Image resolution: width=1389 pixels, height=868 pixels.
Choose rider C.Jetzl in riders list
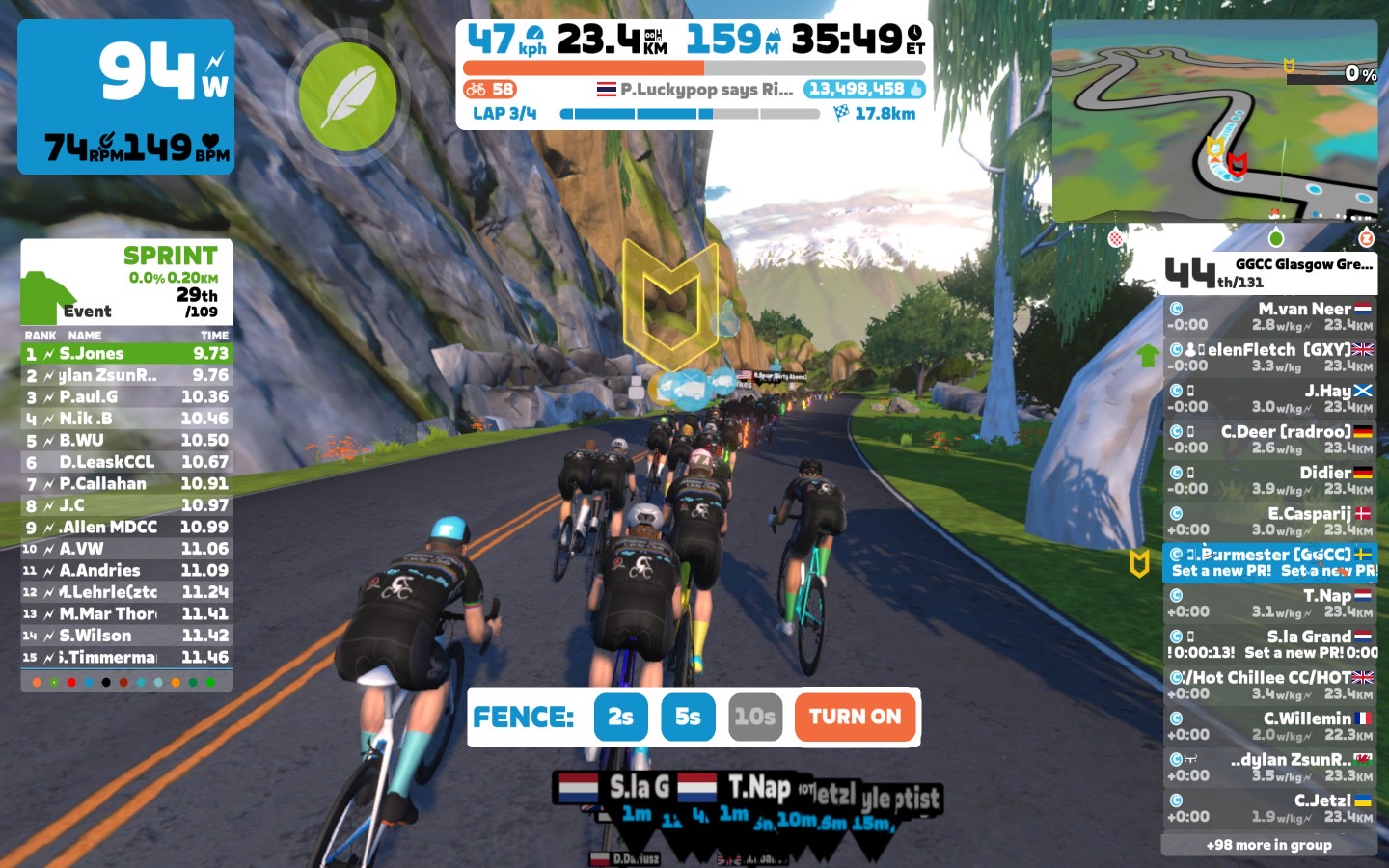1269,808
